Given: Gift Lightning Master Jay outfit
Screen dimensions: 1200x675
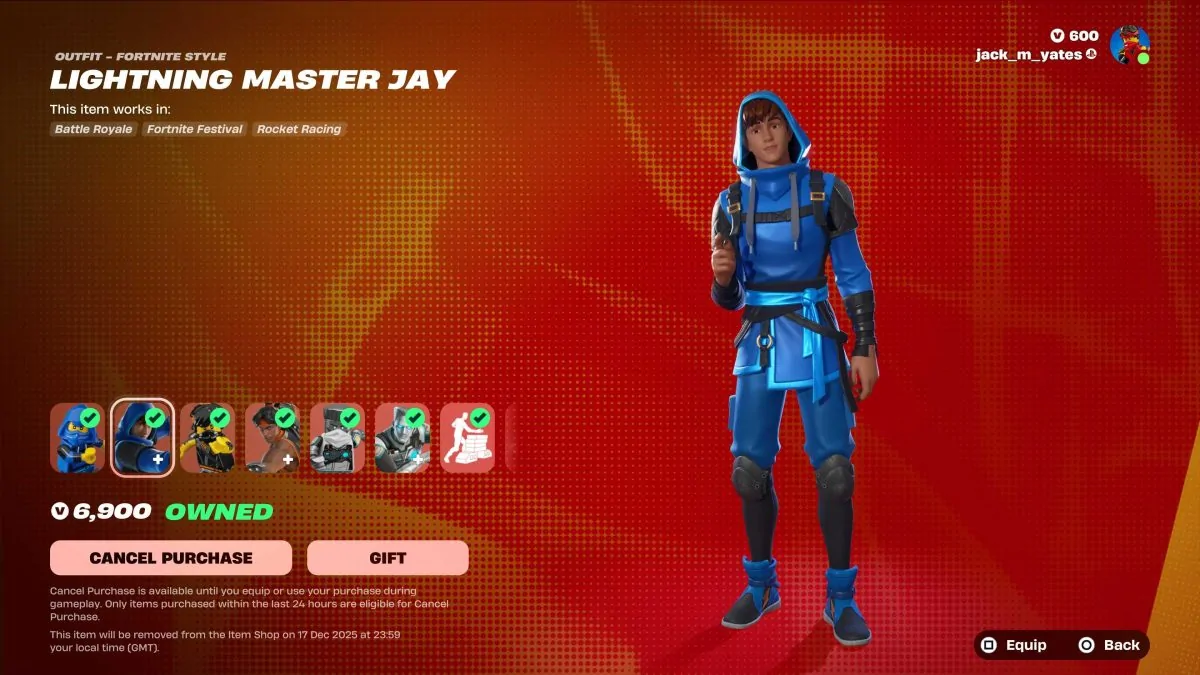Looking at the screenshot, I should pos(387,558).
